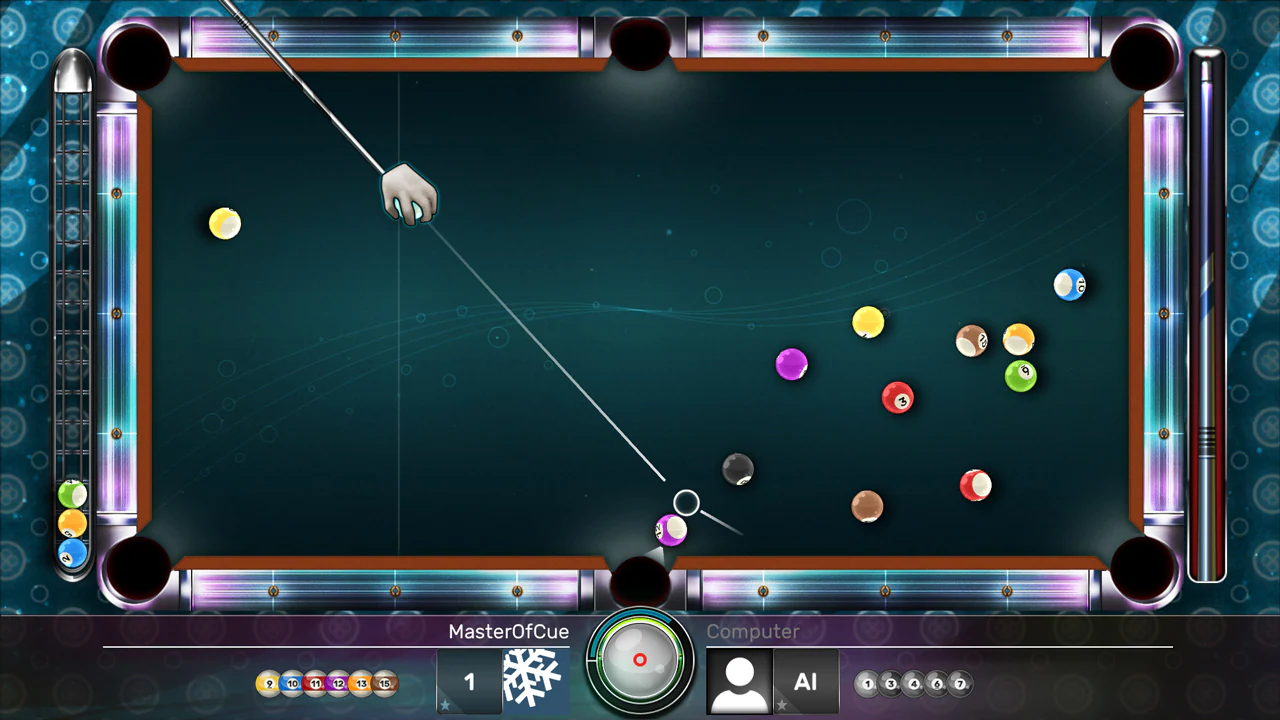
Task: Select the yellow ball near the left rail
Action: pyautogui.click(x=224, y=224)
